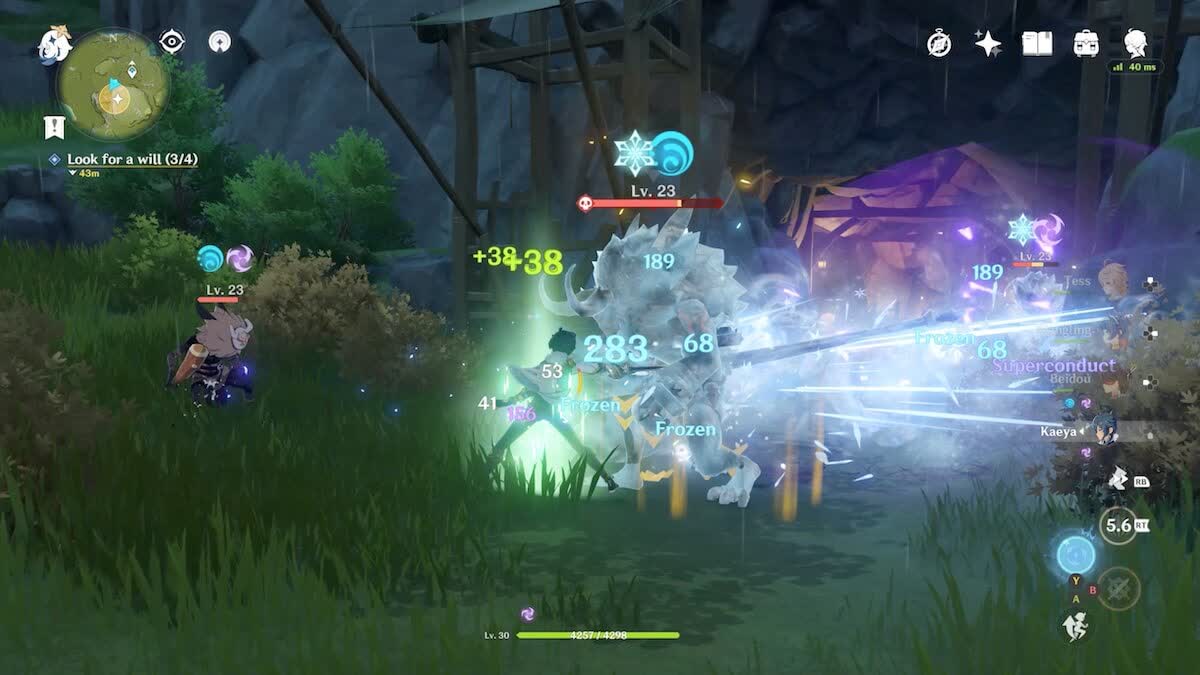Open the Wish star icon

pyautogui.click(x=988, y=43)
